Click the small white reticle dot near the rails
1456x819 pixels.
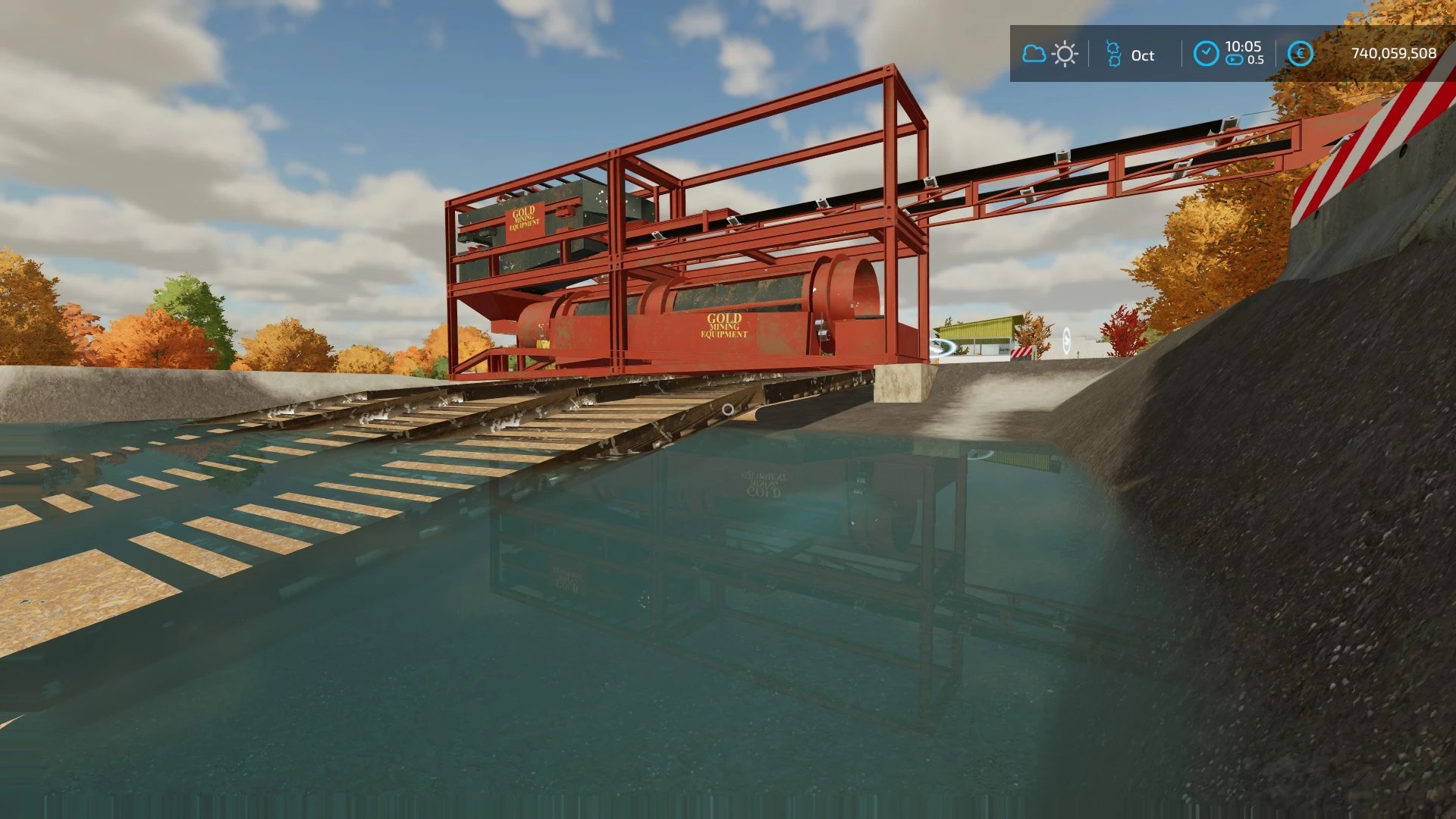[728, 409]
